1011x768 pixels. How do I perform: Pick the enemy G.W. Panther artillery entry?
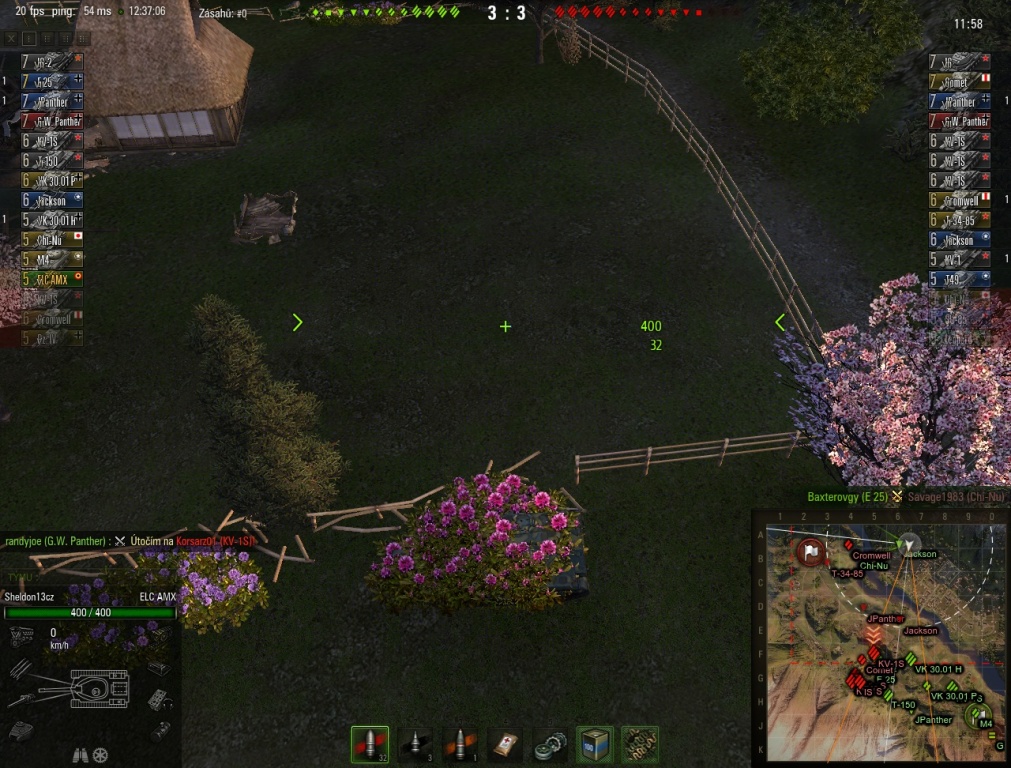point(960,121)
